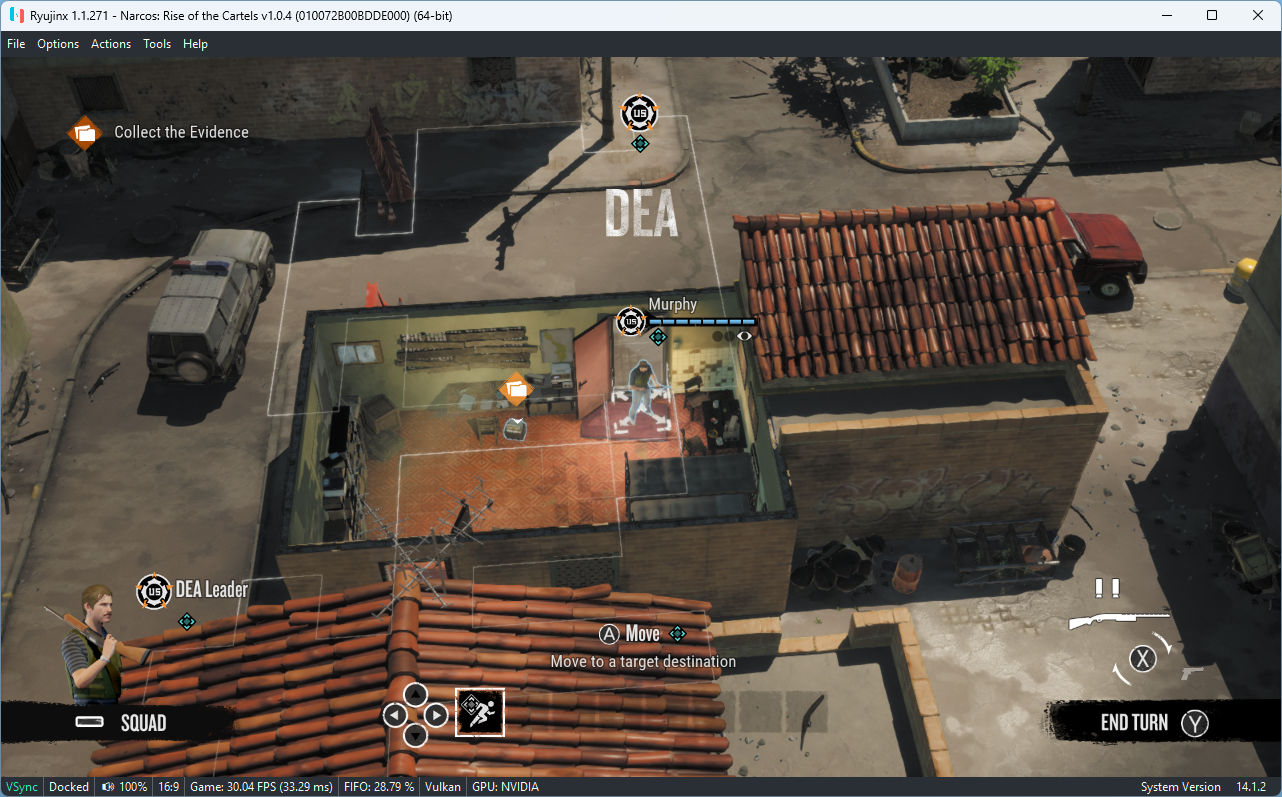This screenshot has width=1282, height=797.
Task: Click the DEA Leader badge icon
Action: pyautogui.click(x=154, y=591)
